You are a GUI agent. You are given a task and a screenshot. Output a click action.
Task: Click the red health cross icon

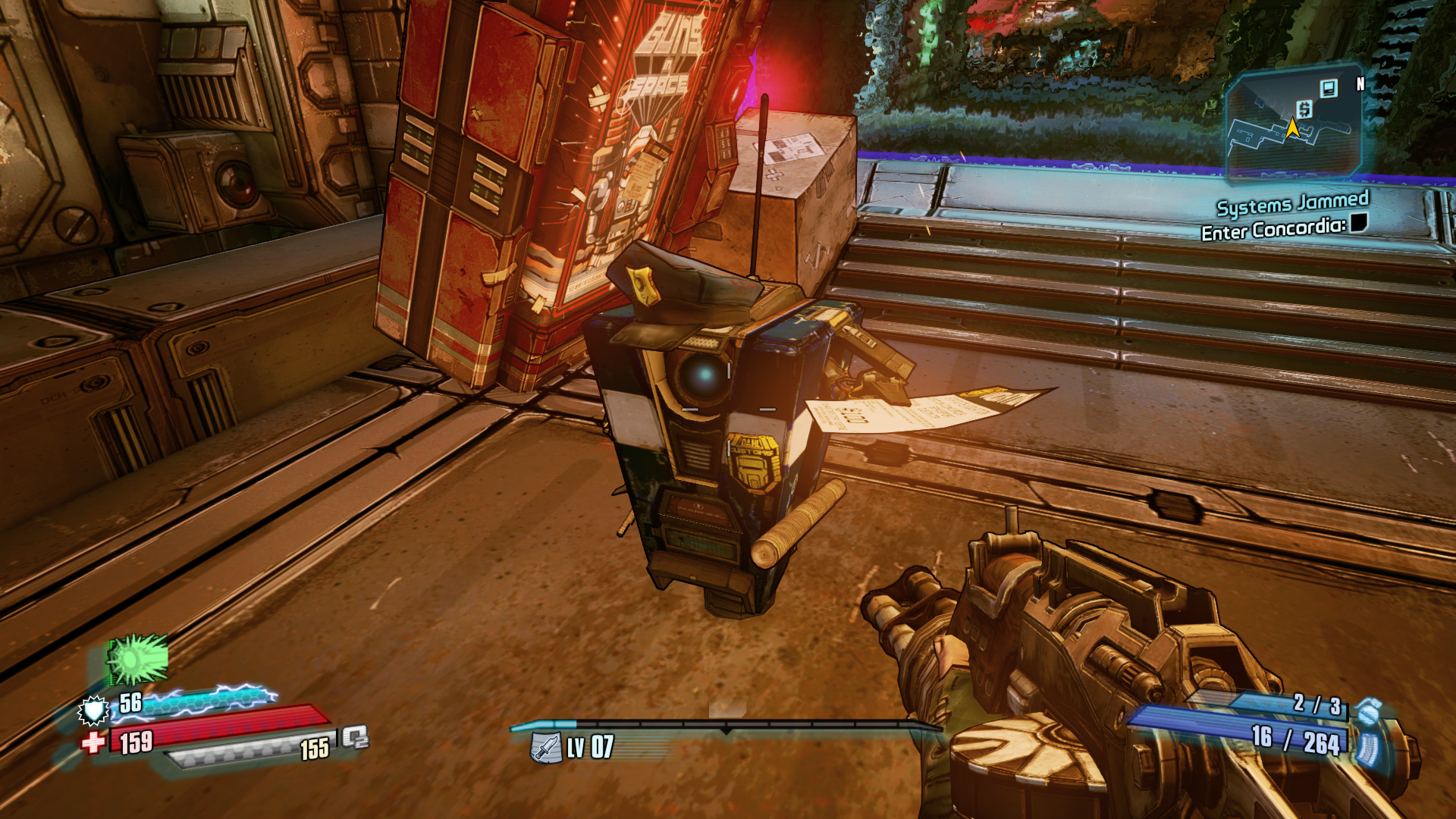(93, 742)
